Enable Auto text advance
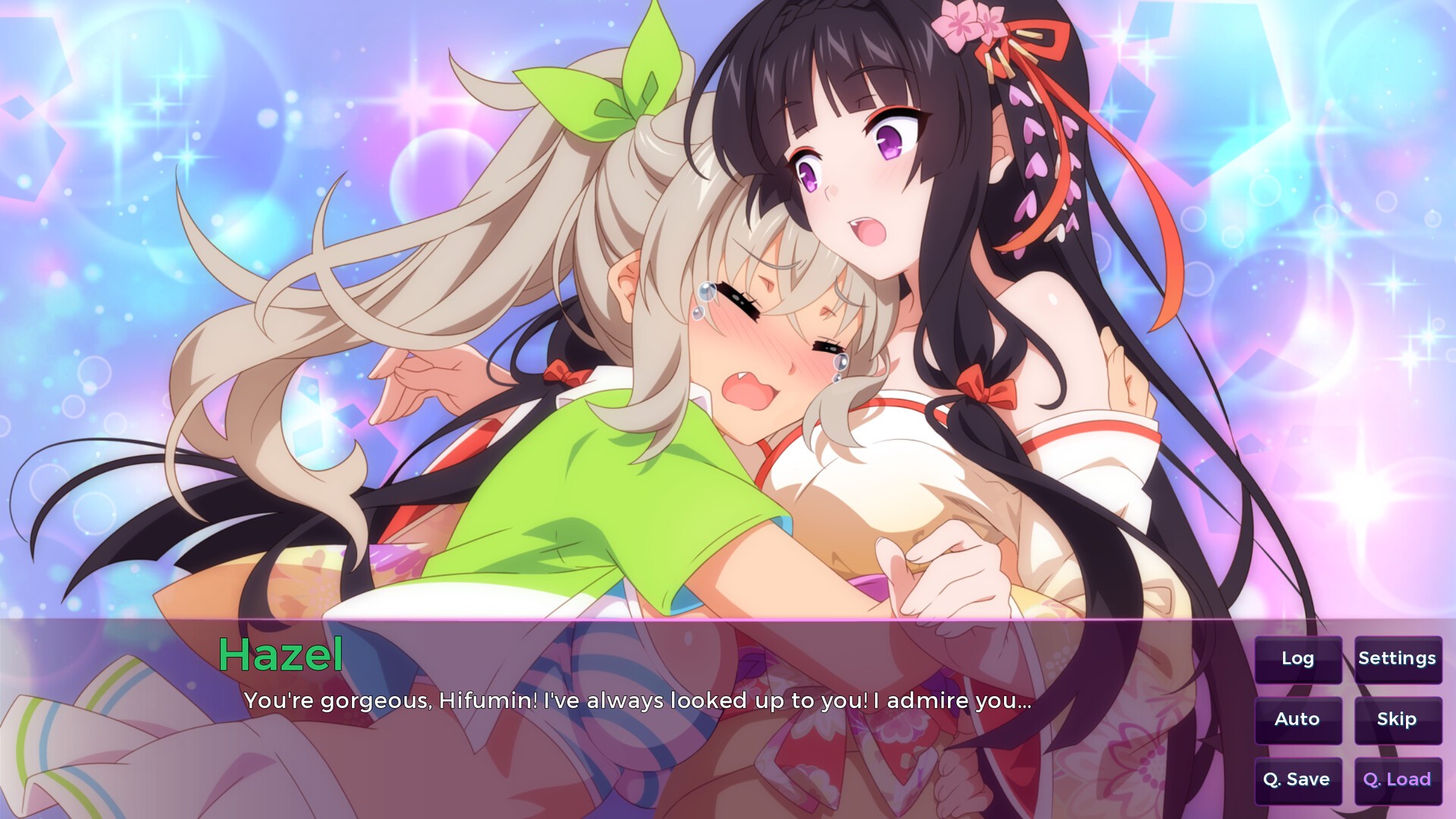The image size is (1456, 819). tap(1298, 720)
